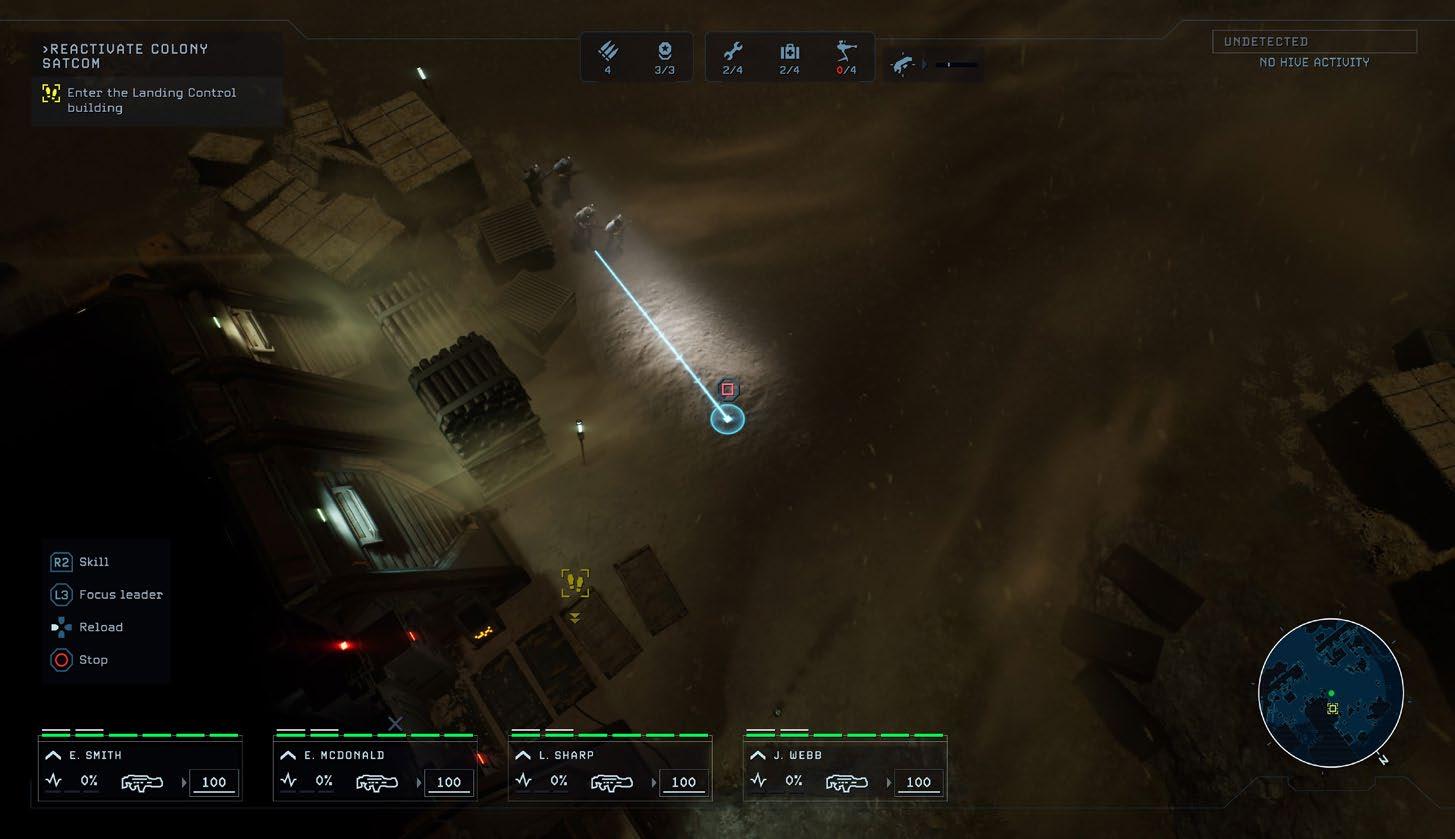Viewport: 1455px width, 839px height.
Task: Click the sentry gun resource icon
Action: (846, 52)
